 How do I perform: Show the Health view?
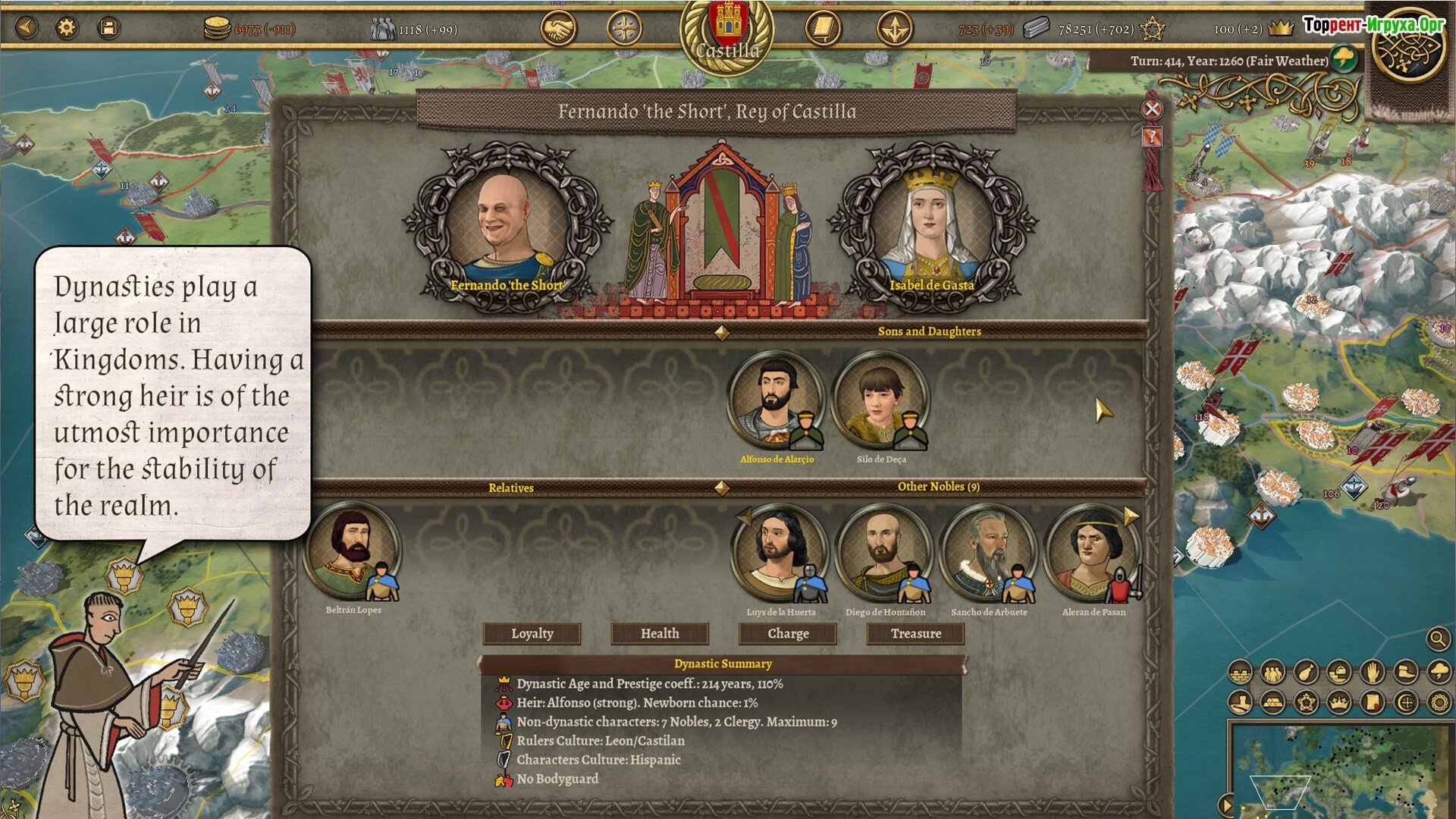tap(660, 633)
